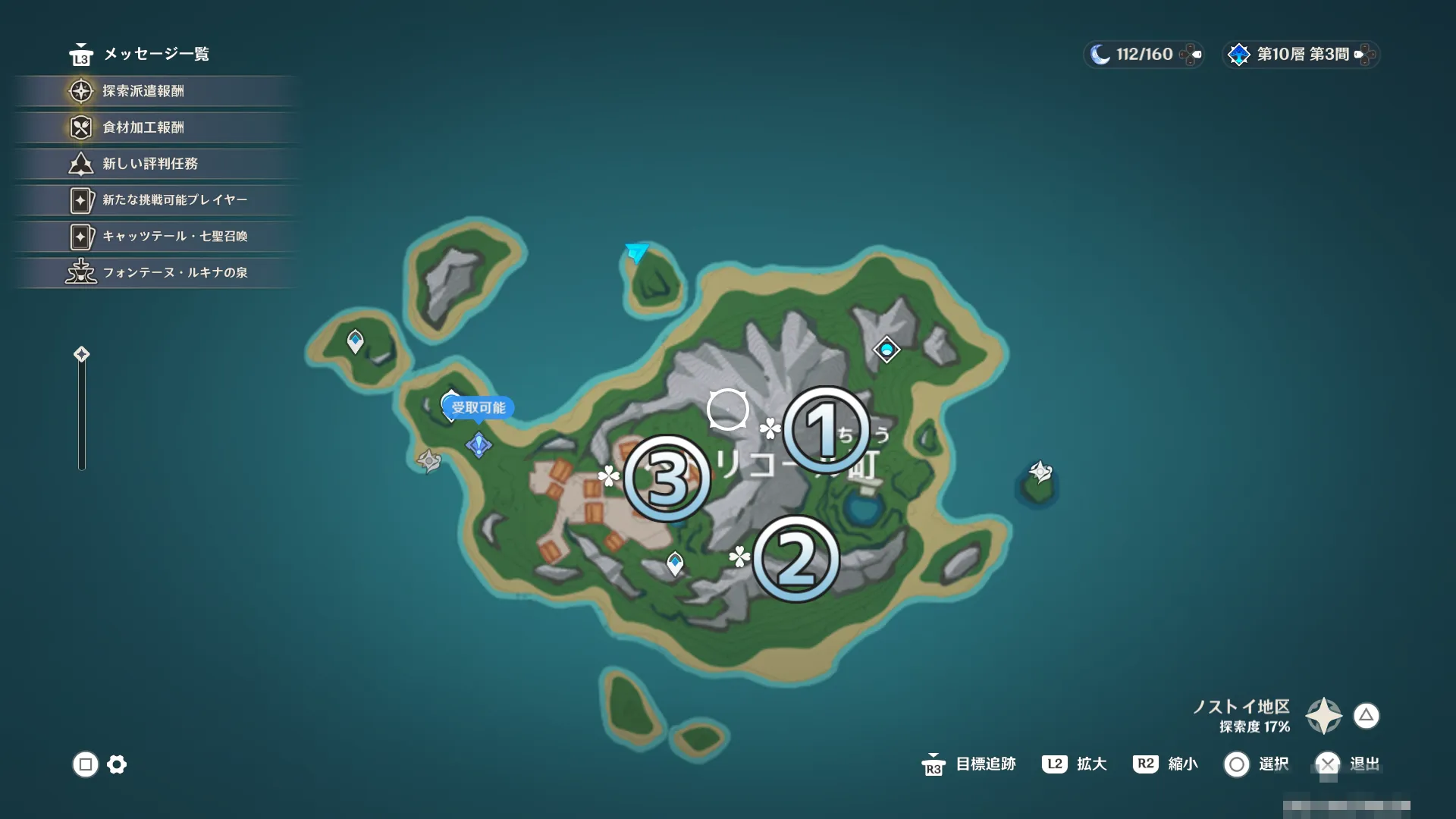Adjust the map zoom slider handle

[82, 354]
